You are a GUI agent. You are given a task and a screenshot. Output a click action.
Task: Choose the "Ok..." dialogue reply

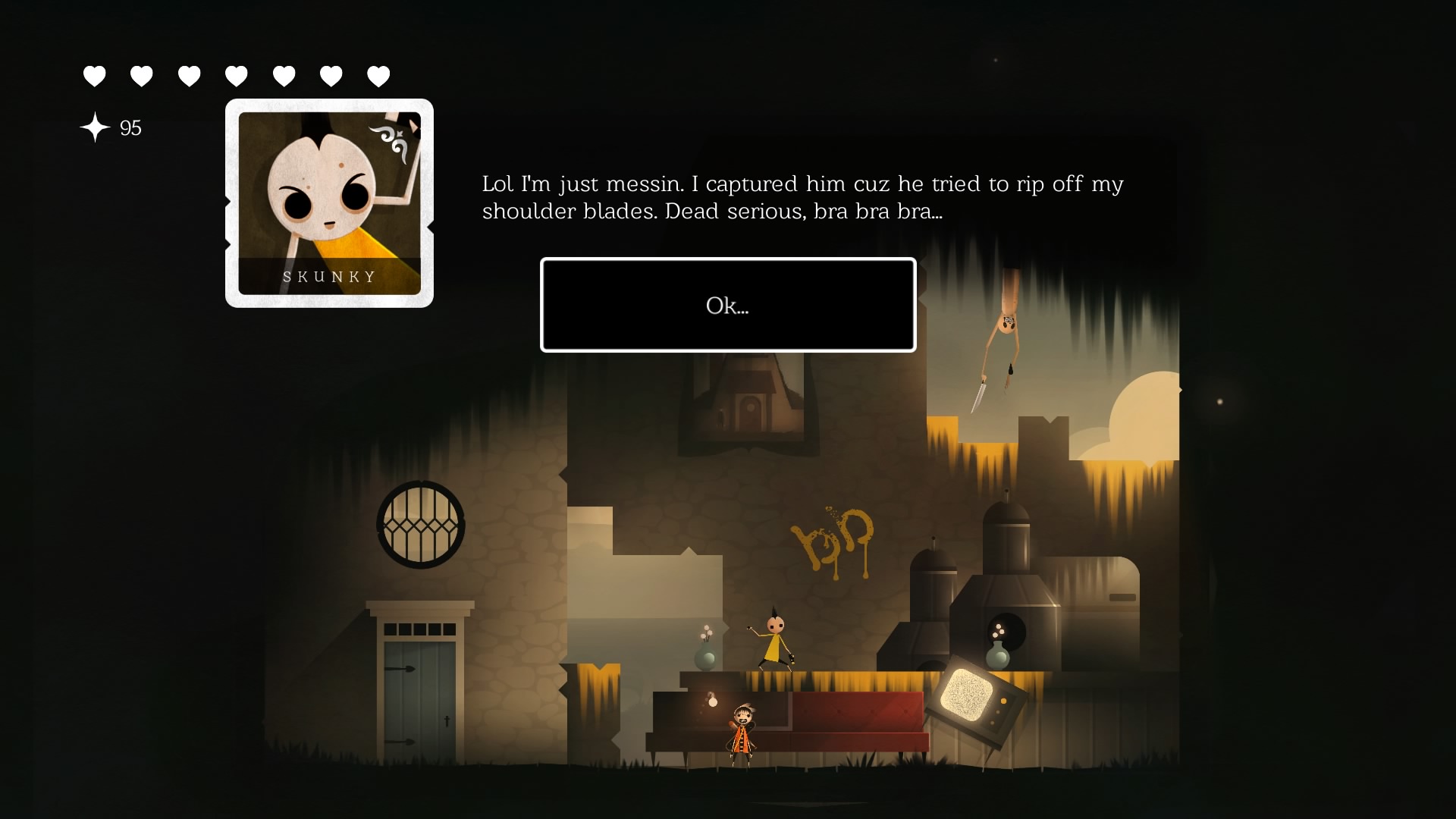727,305
